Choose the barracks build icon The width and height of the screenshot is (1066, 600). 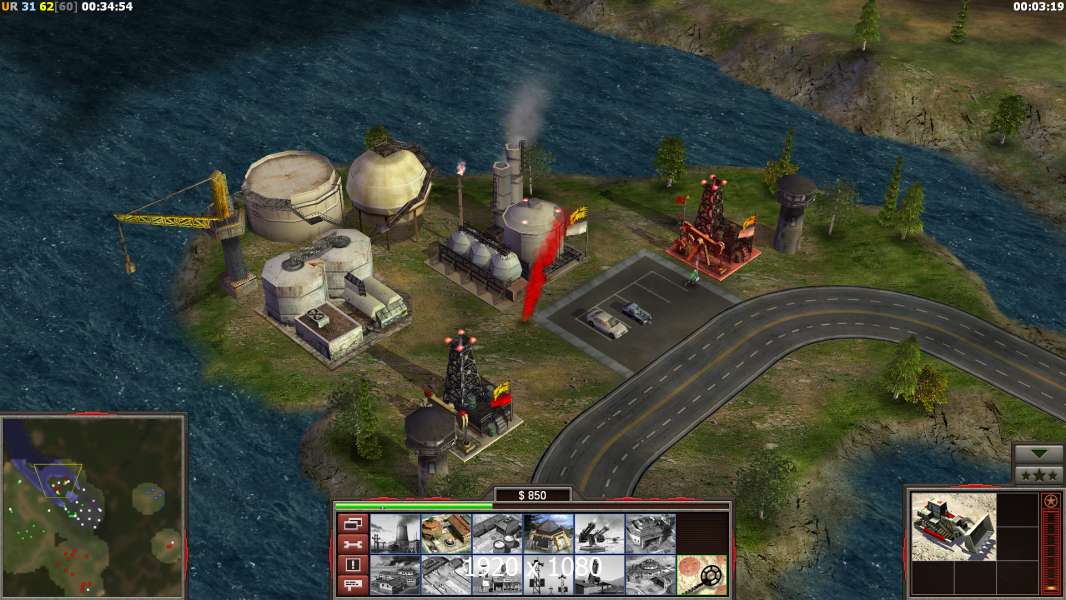[x=446, y=534]
